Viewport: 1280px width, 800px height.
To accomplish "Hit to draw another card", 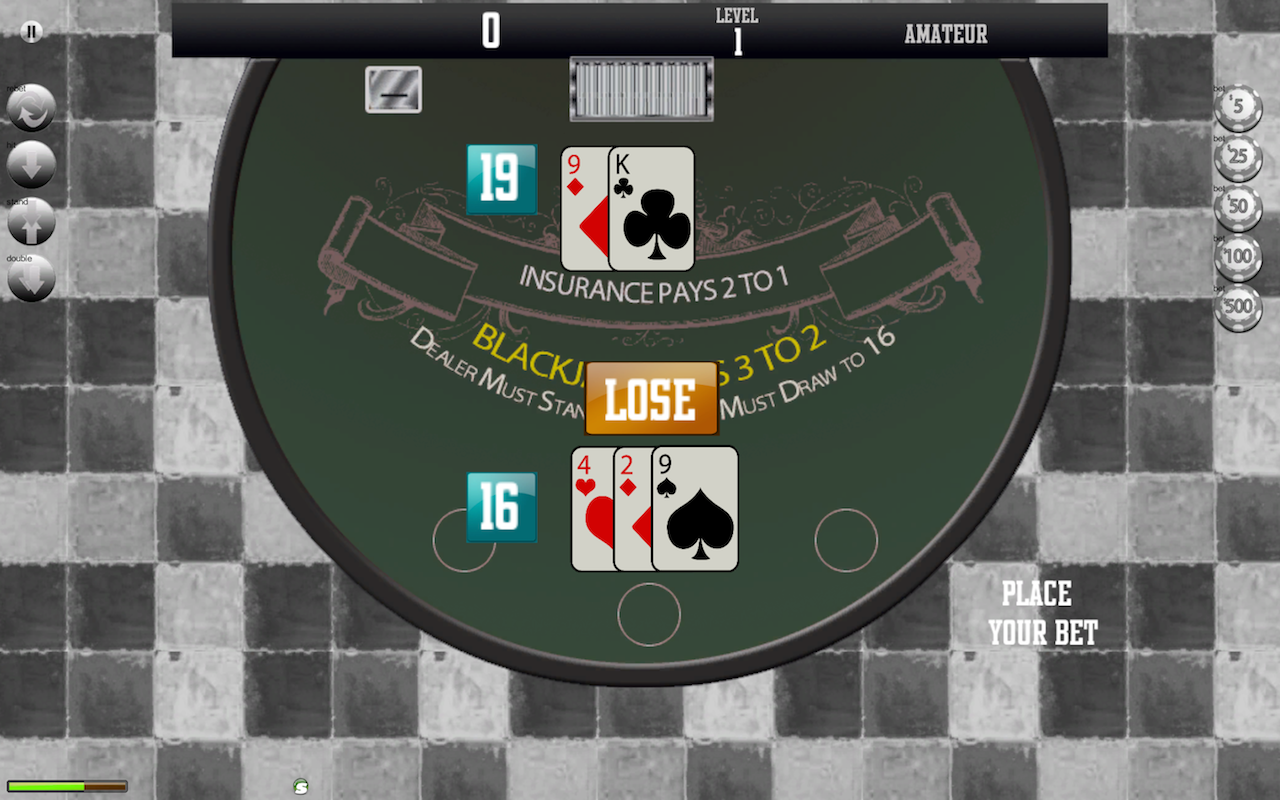I will click(31, 165).
